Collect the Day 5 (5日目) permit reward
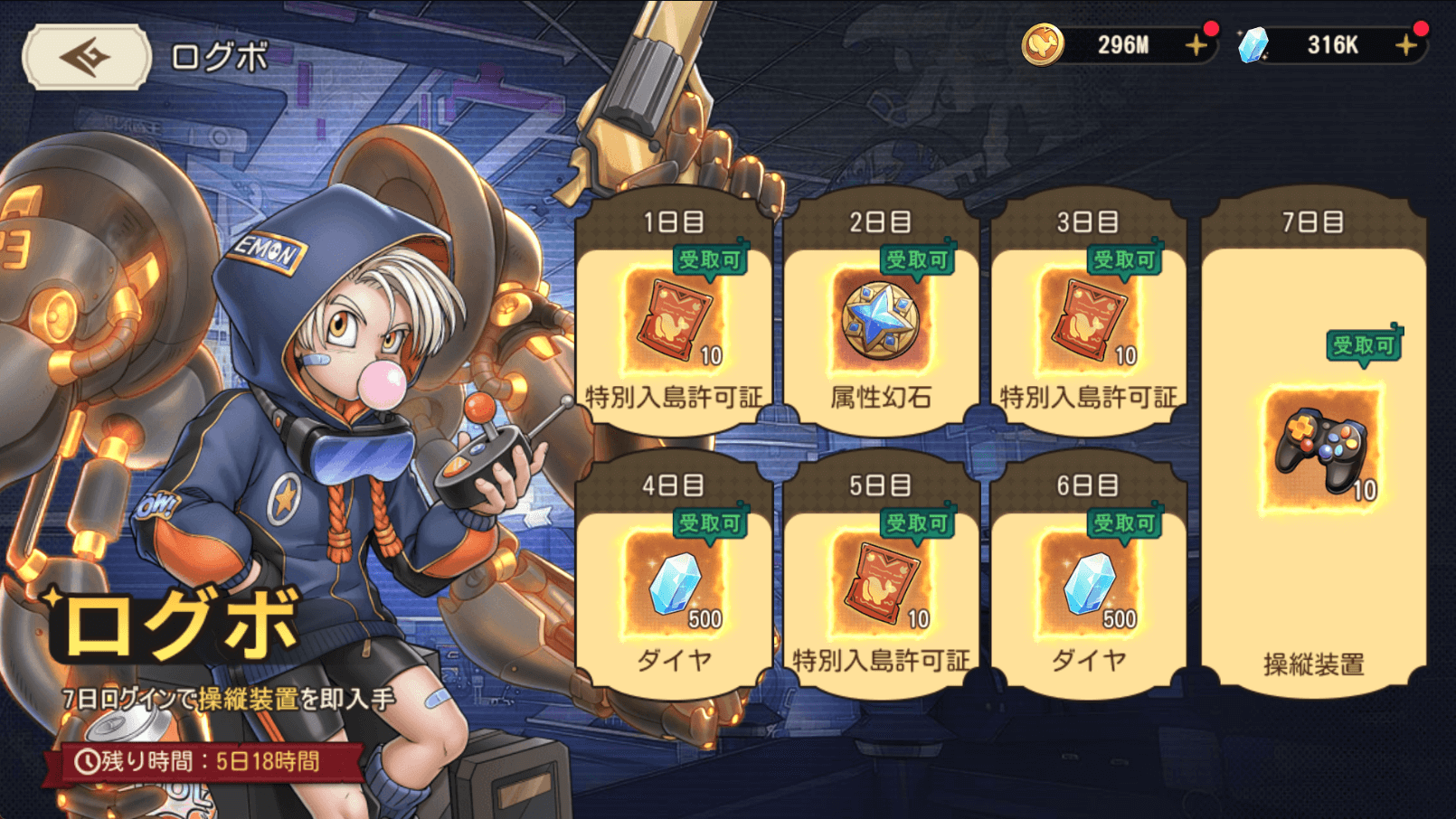The width and height of the screenshot is (1456, 819). pos(880,584)
